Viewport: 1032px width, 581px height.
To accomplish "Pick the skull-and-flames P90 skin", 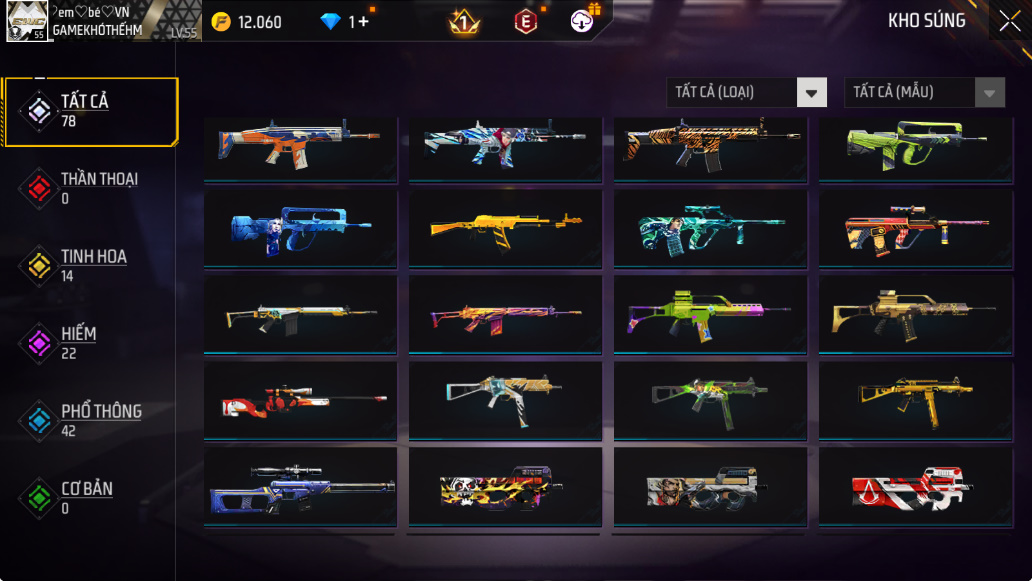I will 505,486.
